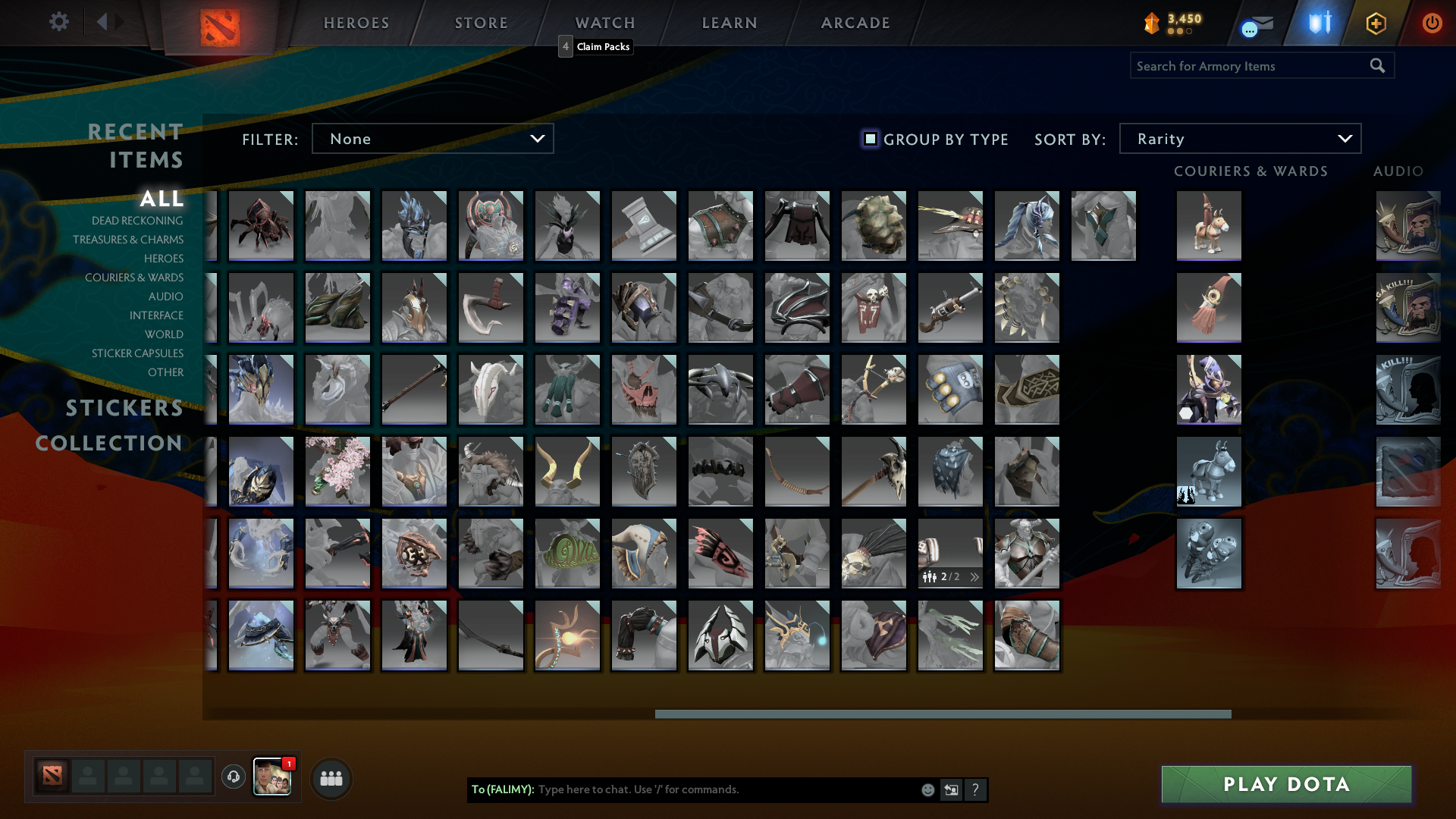The image size is (1456, 819).
Task: Click the friends grid icon near party slots
Action: 331,777
